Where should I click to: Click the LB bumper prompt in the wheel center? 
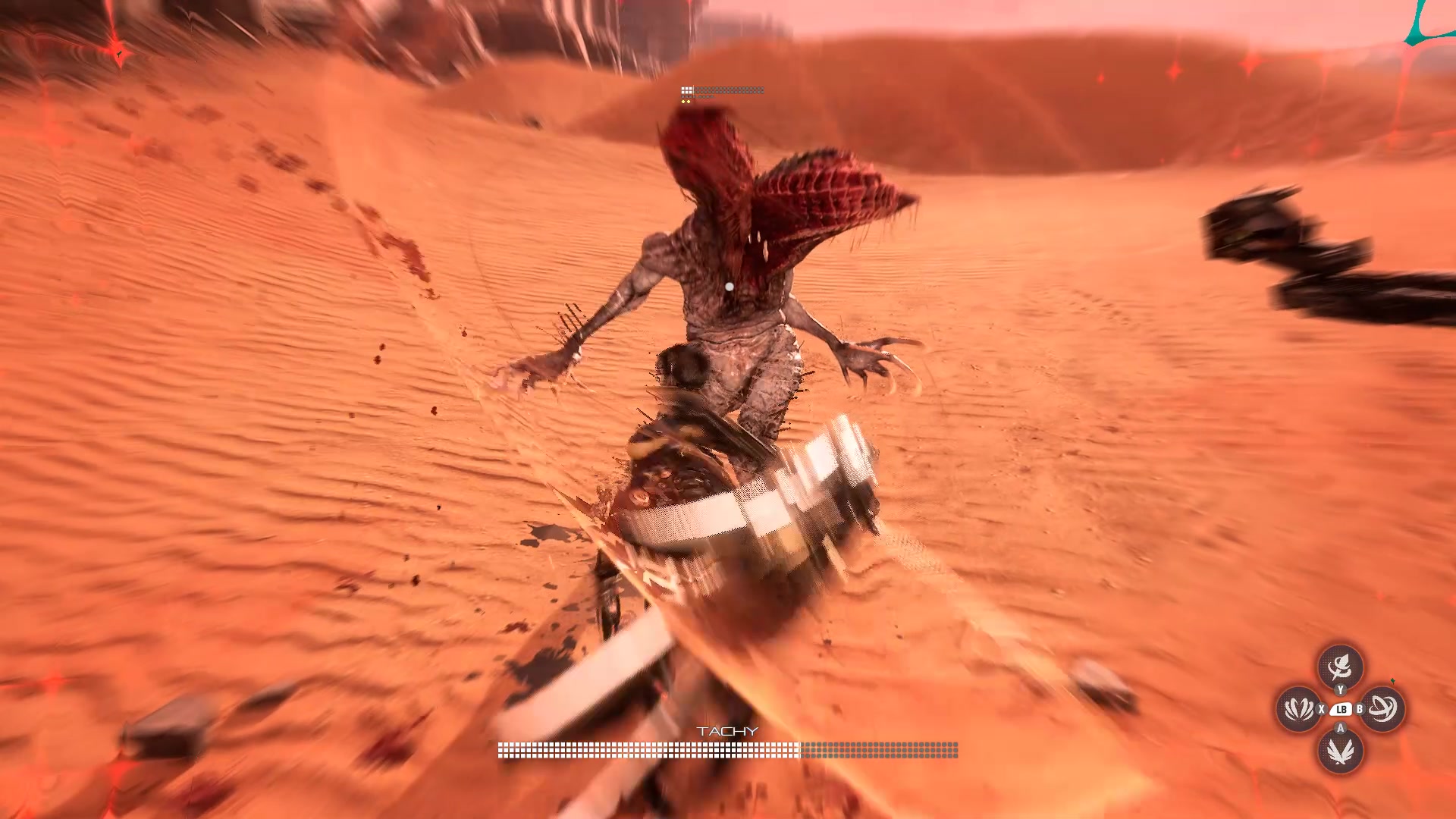(1342, 709)
